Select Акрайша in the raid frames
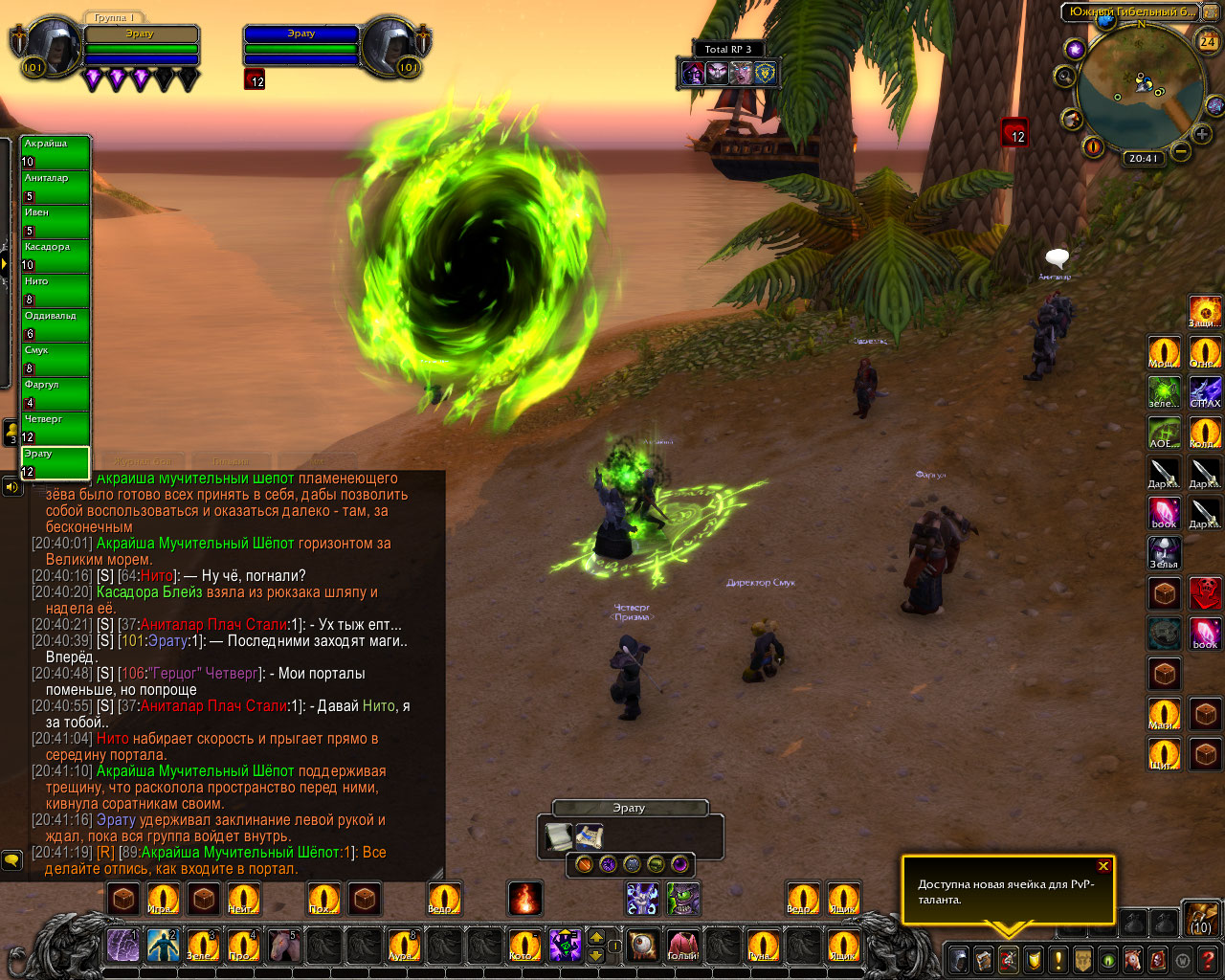 [56, 152]
